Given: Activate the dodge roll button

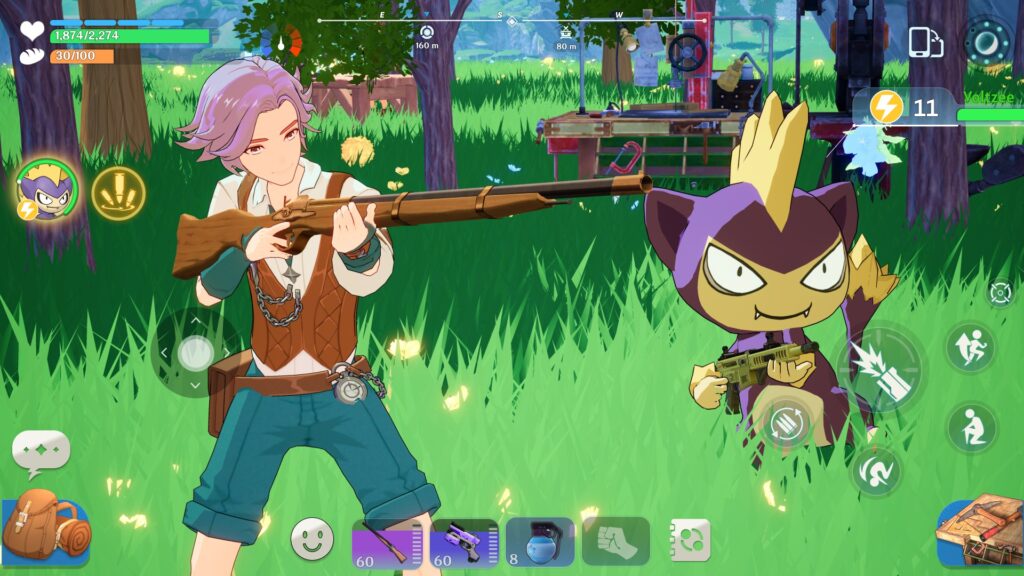Looking at the screenshot, I should tap(876, 471).
